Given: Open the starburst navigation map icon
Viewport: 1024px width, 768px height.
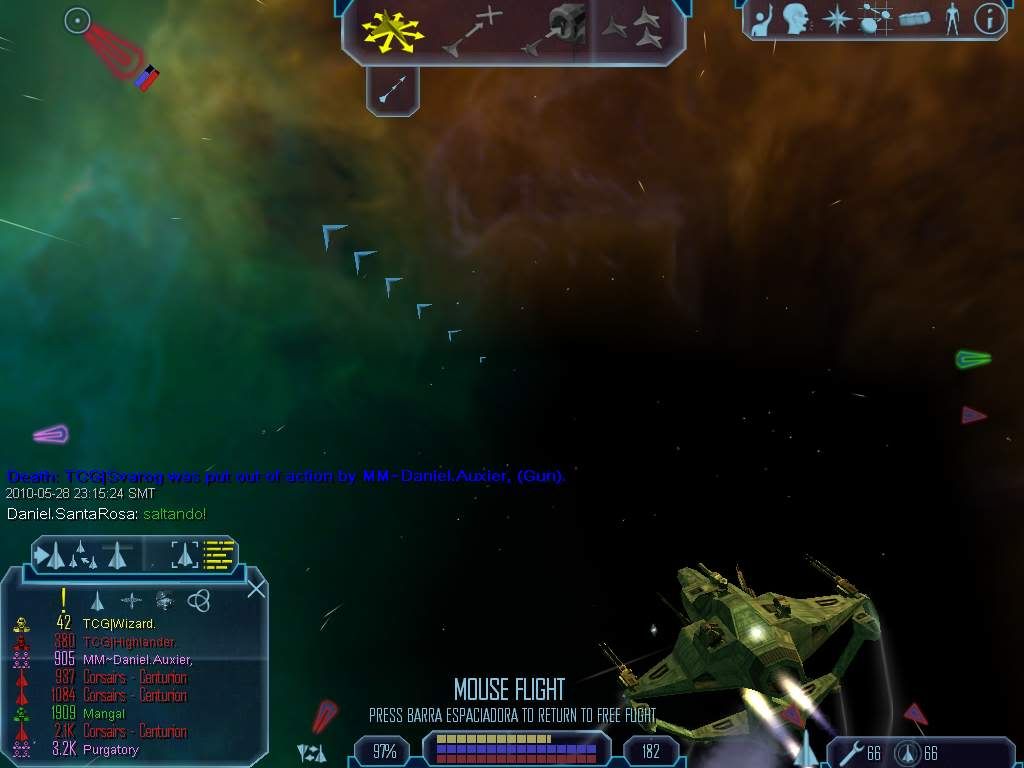Looking at the screenshot, I should coord(836,18).
